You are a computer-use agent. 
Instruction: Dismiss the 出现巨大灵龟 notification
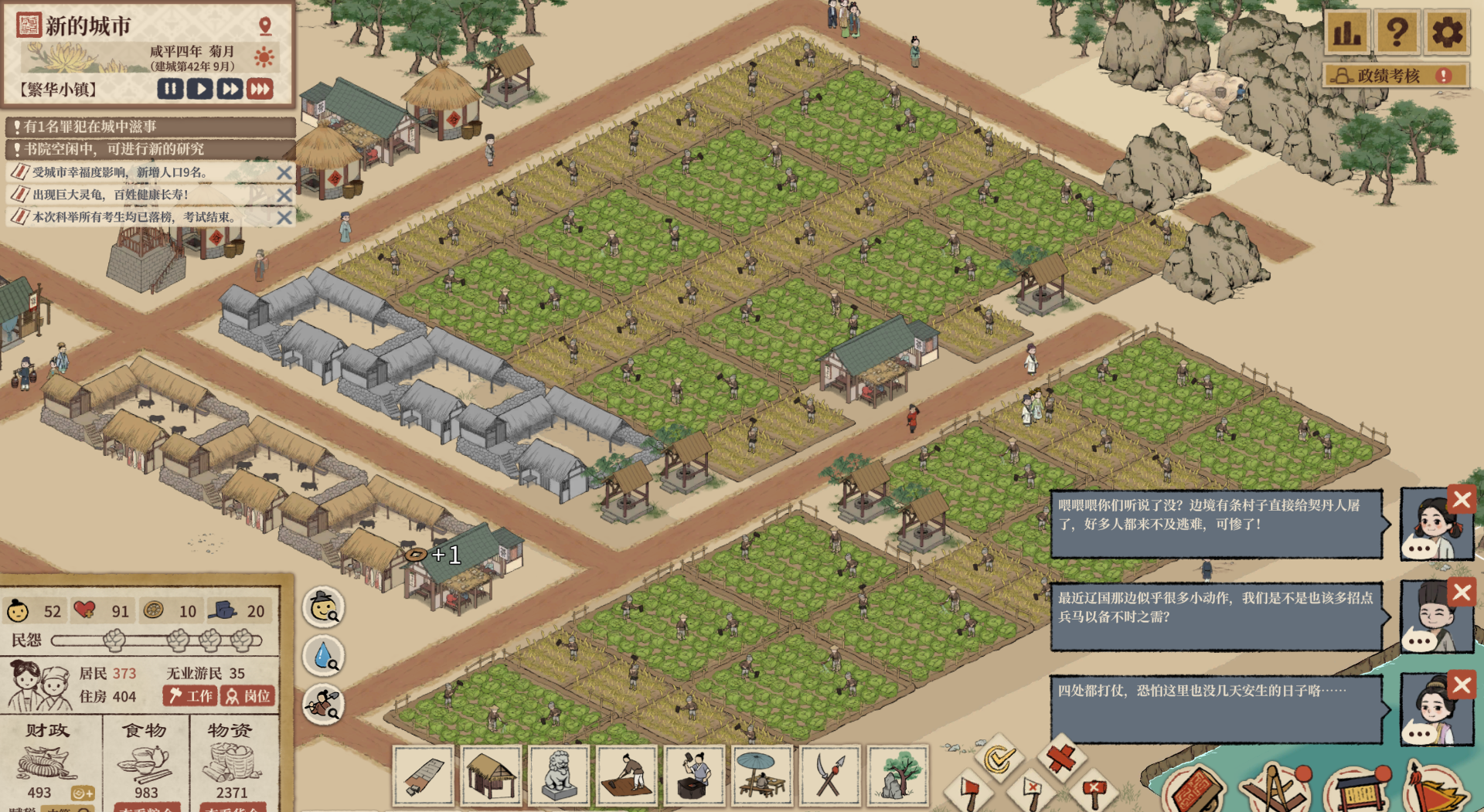coord(284,195)
